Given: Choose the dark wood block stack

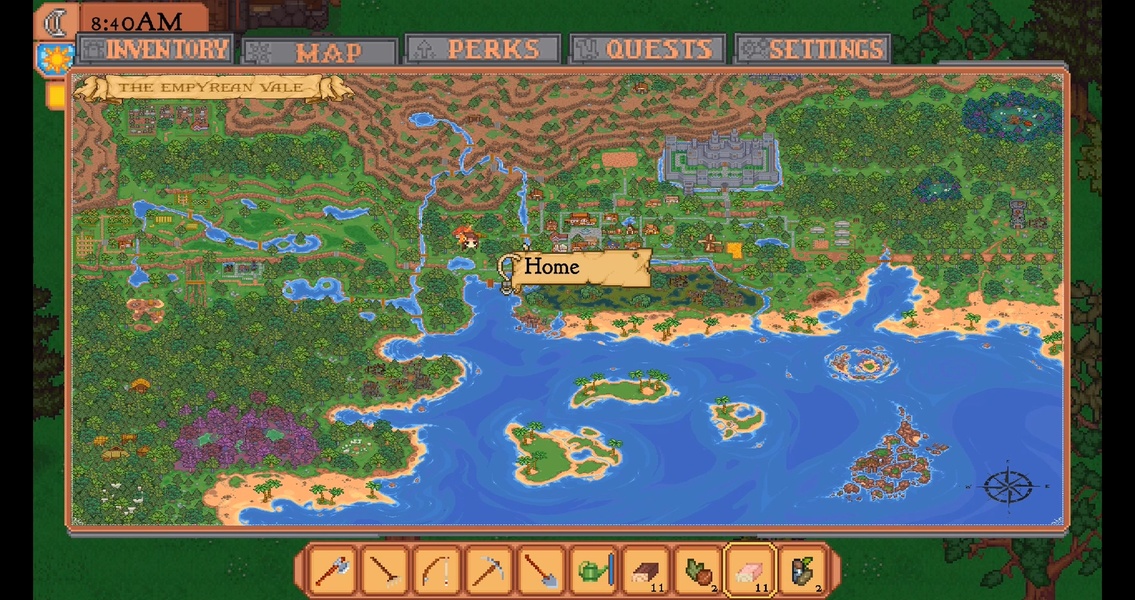Looking at the screenshot, I should [645, 571].
